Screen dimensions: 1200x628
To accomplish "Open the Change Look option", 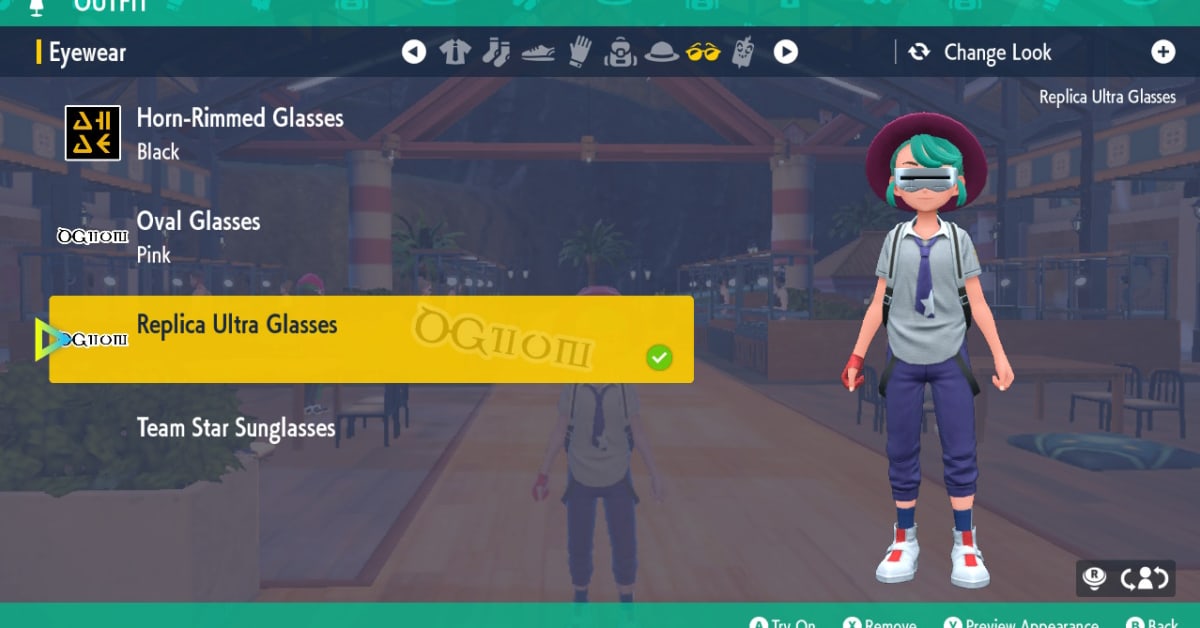I will pos(980,52).
